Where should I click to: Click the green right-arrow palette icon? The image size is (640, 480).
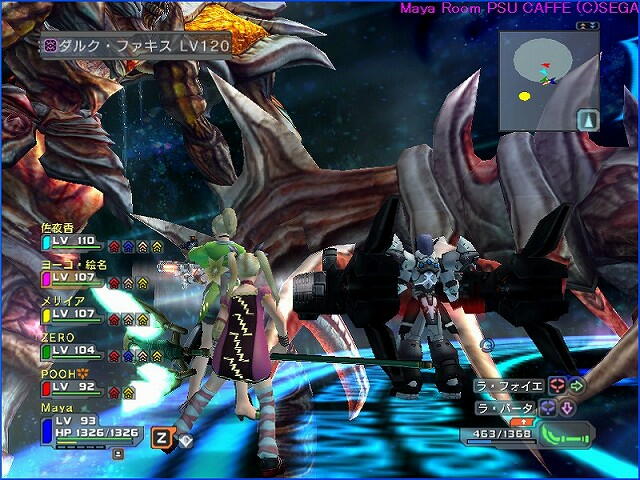click(577, 385)
